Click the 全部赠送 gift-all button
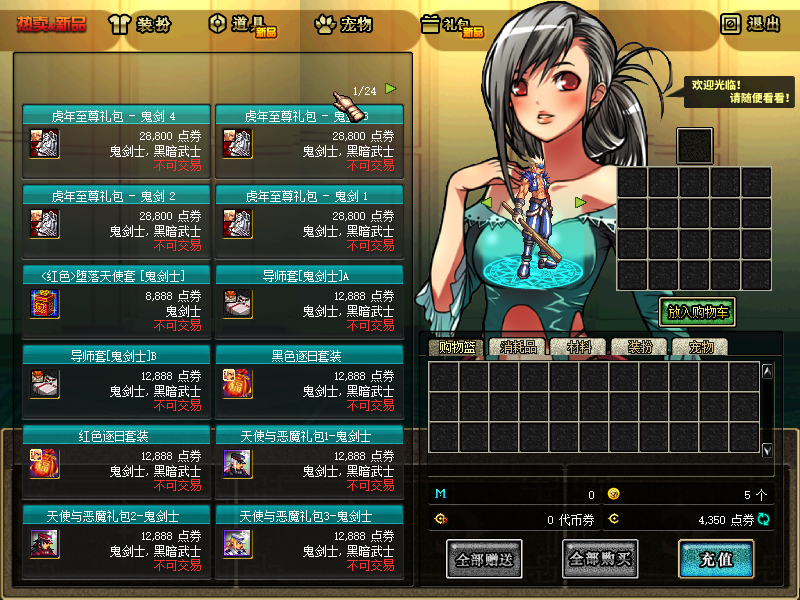Image resolution: width=800 pixels, height=600 pixels. (484, 559)
